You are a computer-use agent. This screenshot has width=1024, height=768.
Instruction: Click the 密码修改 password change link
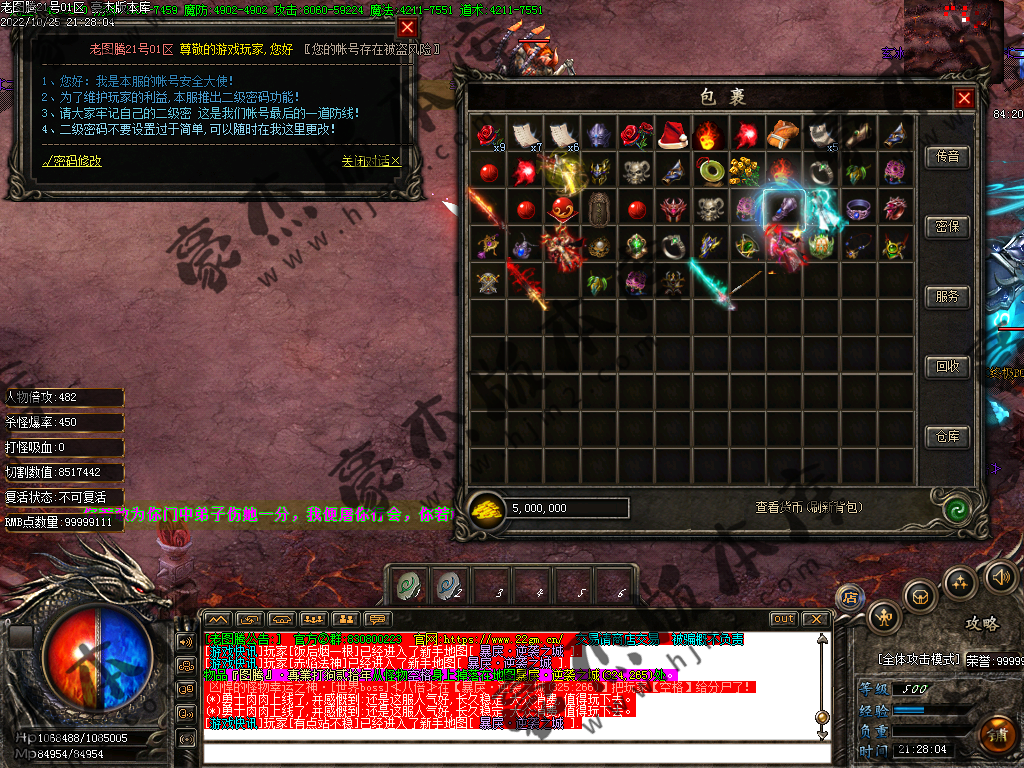(72, 160)
